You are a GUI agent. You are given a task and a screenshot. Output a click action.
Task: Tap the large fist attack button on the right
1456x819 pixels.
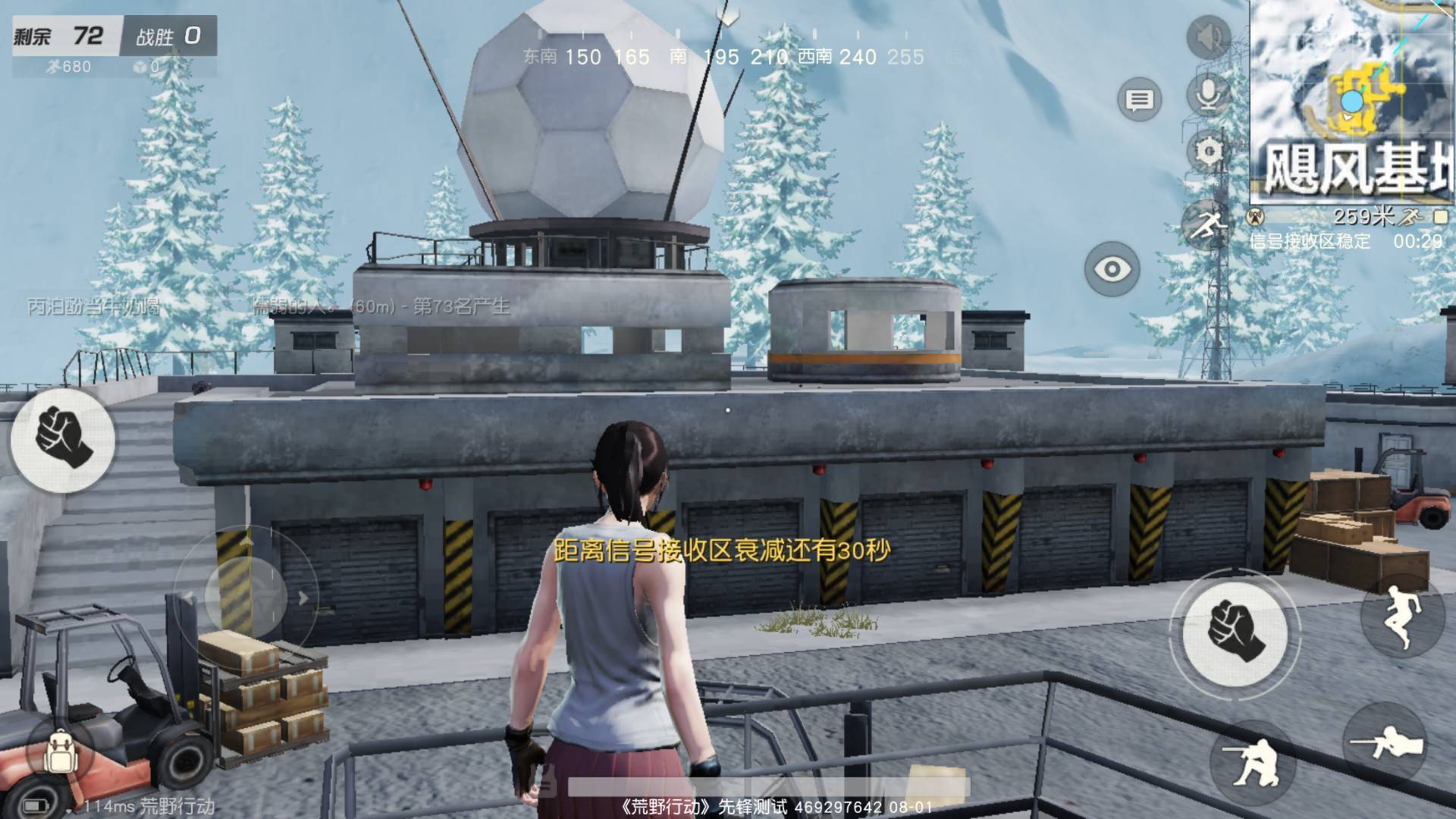tap(1235, 631)
